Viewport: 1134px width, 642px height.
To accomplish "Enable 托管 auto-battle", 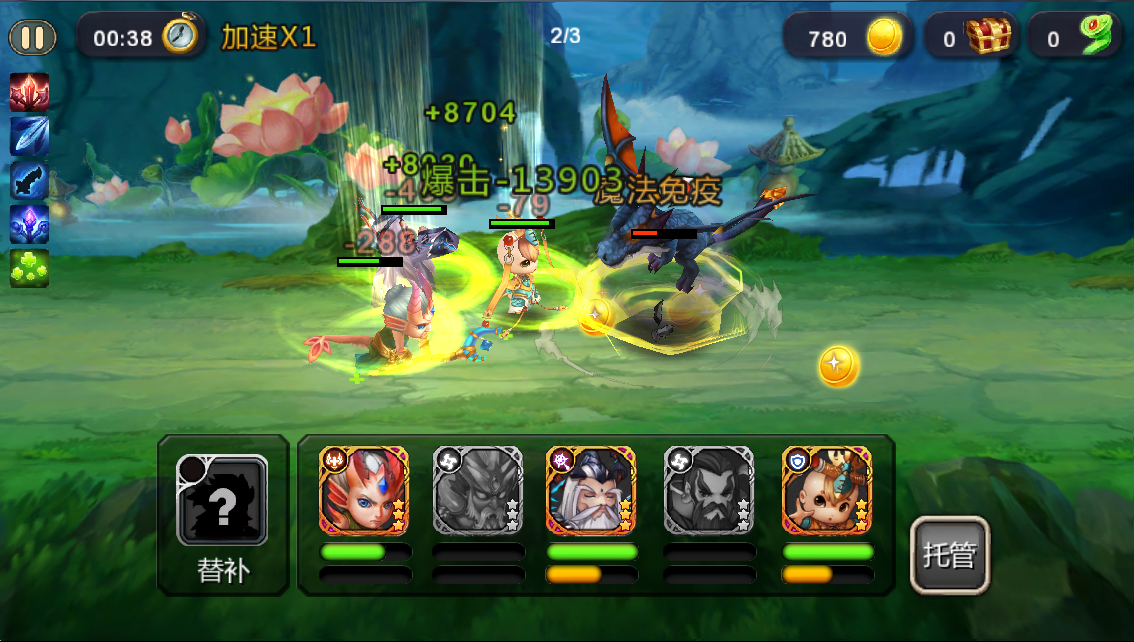I will pyautogui.click(x=949, y=555).
